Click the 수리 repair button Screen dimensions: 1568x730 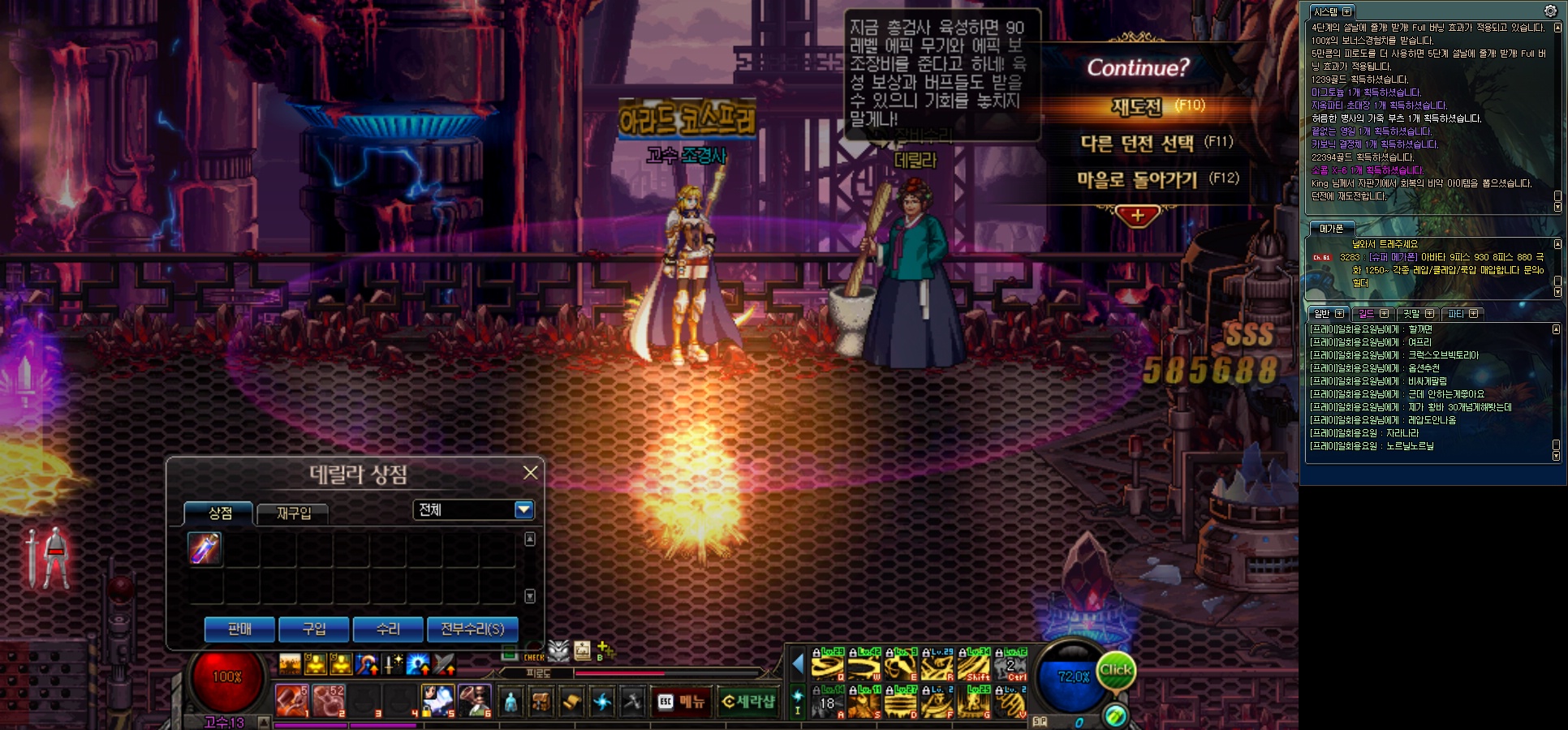[x=388, y=629]
